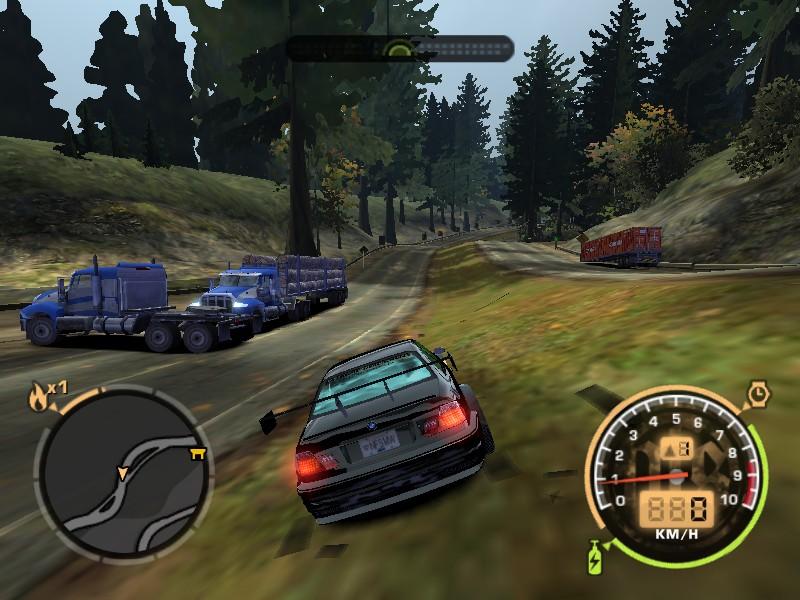Select the yellow marker on the minimap
This screenshot has width=800, height=600.
pos(197,455)
